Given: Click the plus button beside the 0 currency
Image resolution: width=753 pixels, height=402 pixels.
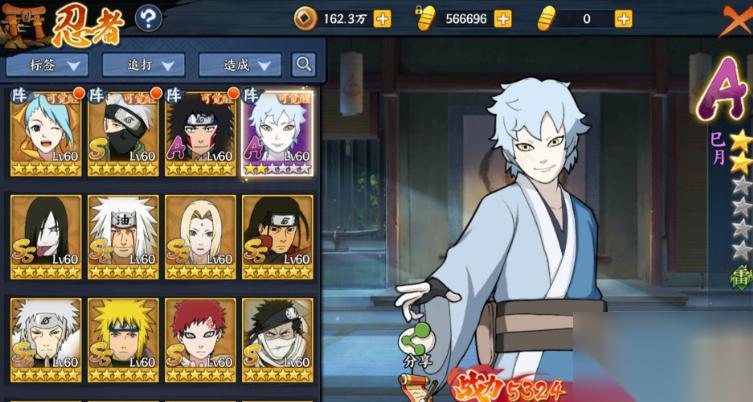Looking at the screenshot, I should click(x=623, y=18).
